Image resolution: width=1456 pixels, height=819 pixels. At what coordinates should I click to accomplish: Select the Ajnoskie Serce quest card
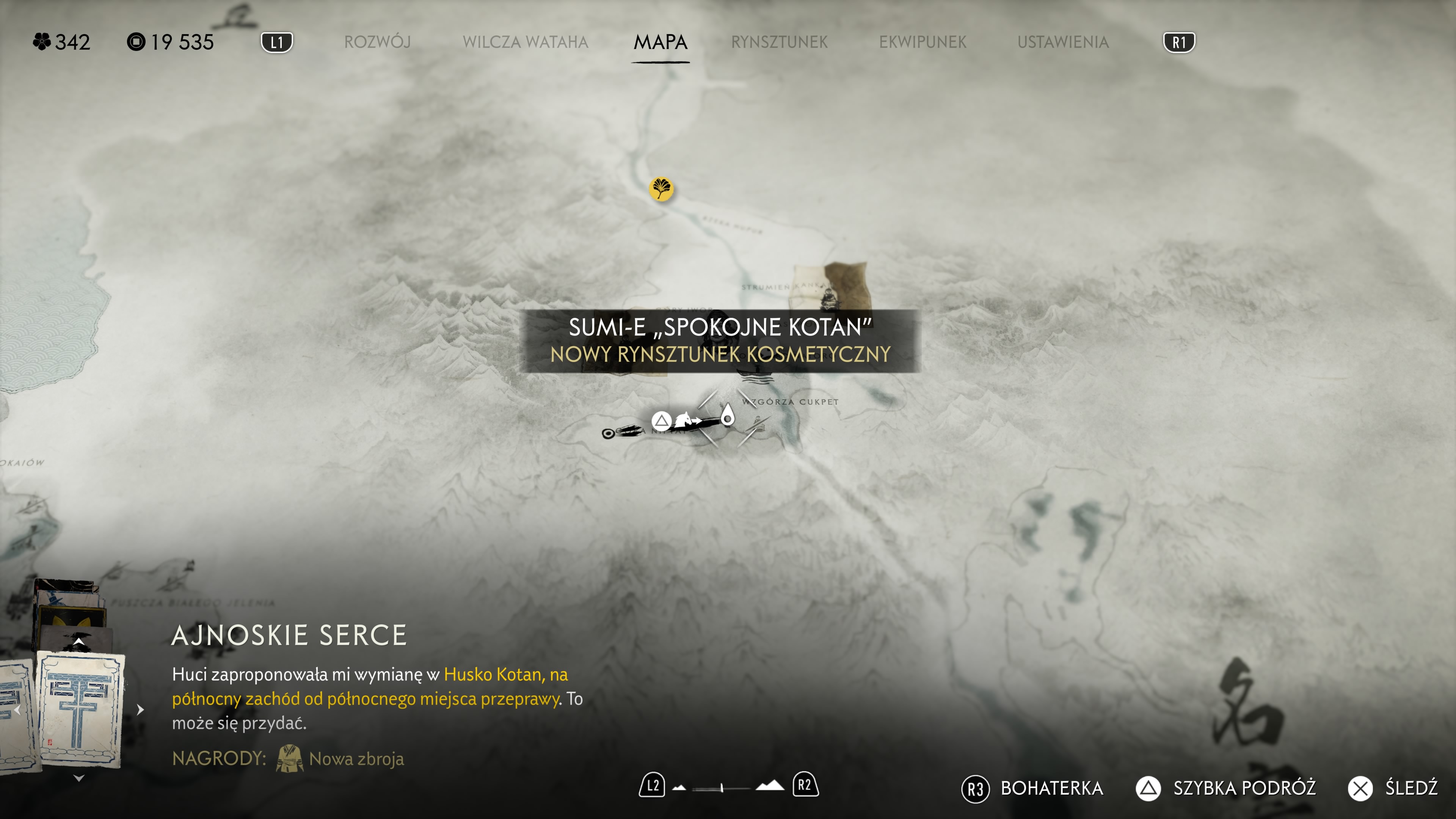[x=80, y=709]
